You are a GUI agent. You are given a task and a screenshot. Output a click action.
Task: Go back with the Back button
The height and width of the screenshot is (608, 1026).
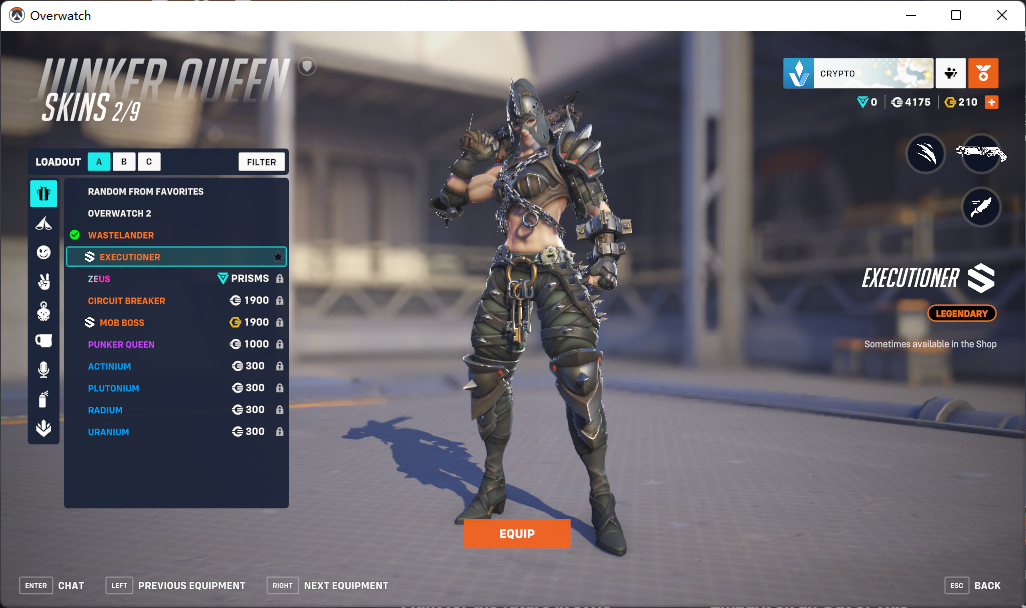pyautogui.click(x=973, y=585)
